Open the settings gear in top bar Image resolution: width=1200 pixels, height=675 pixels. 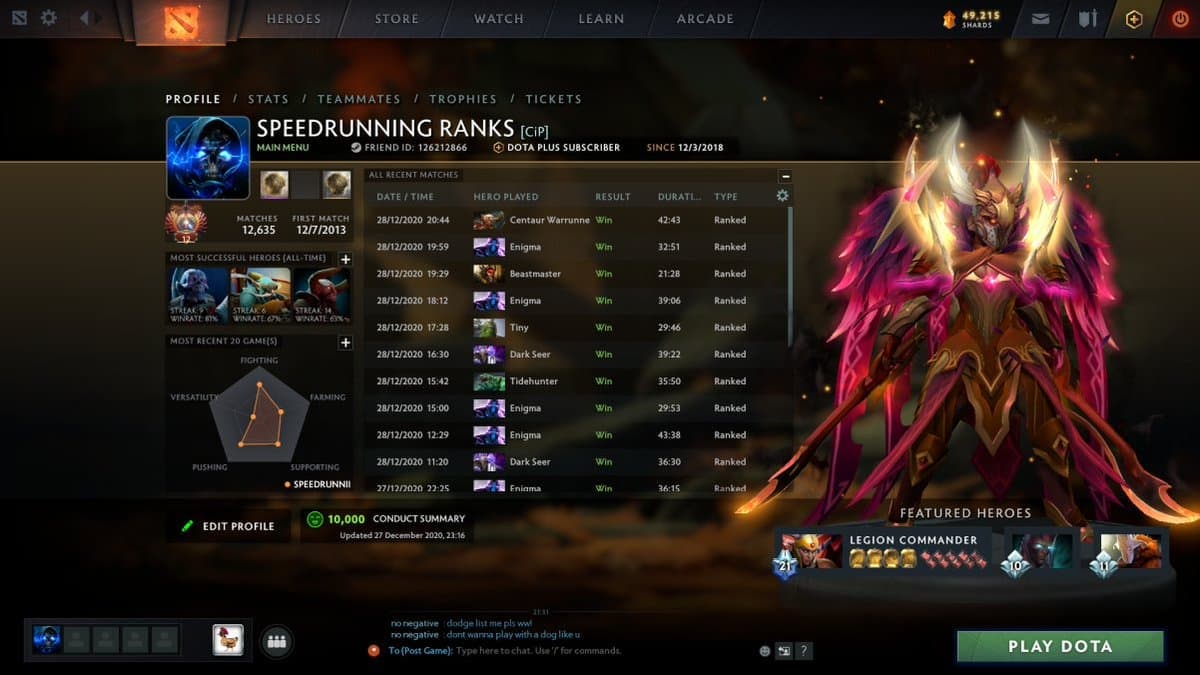click(x=49, y=18)
